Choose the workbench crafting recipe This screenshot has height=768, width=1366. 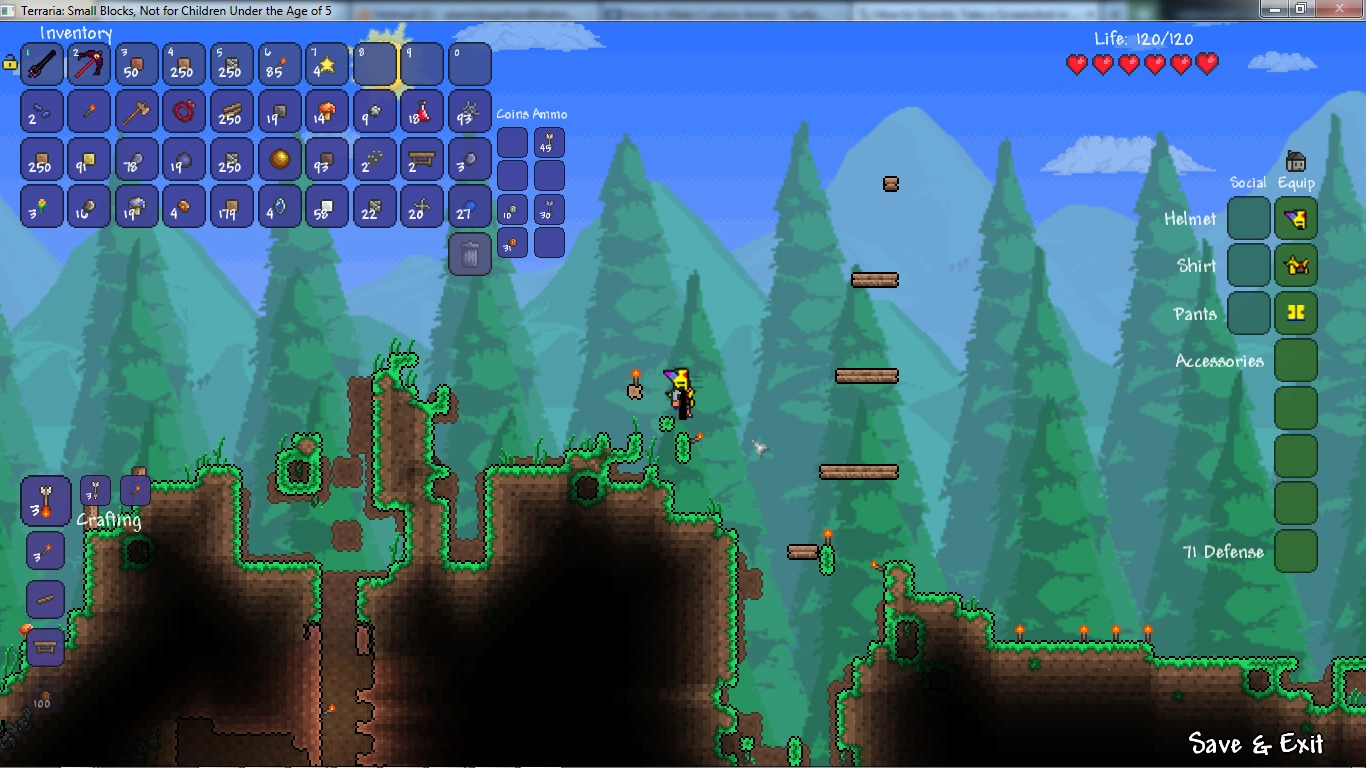pos(46,647)
